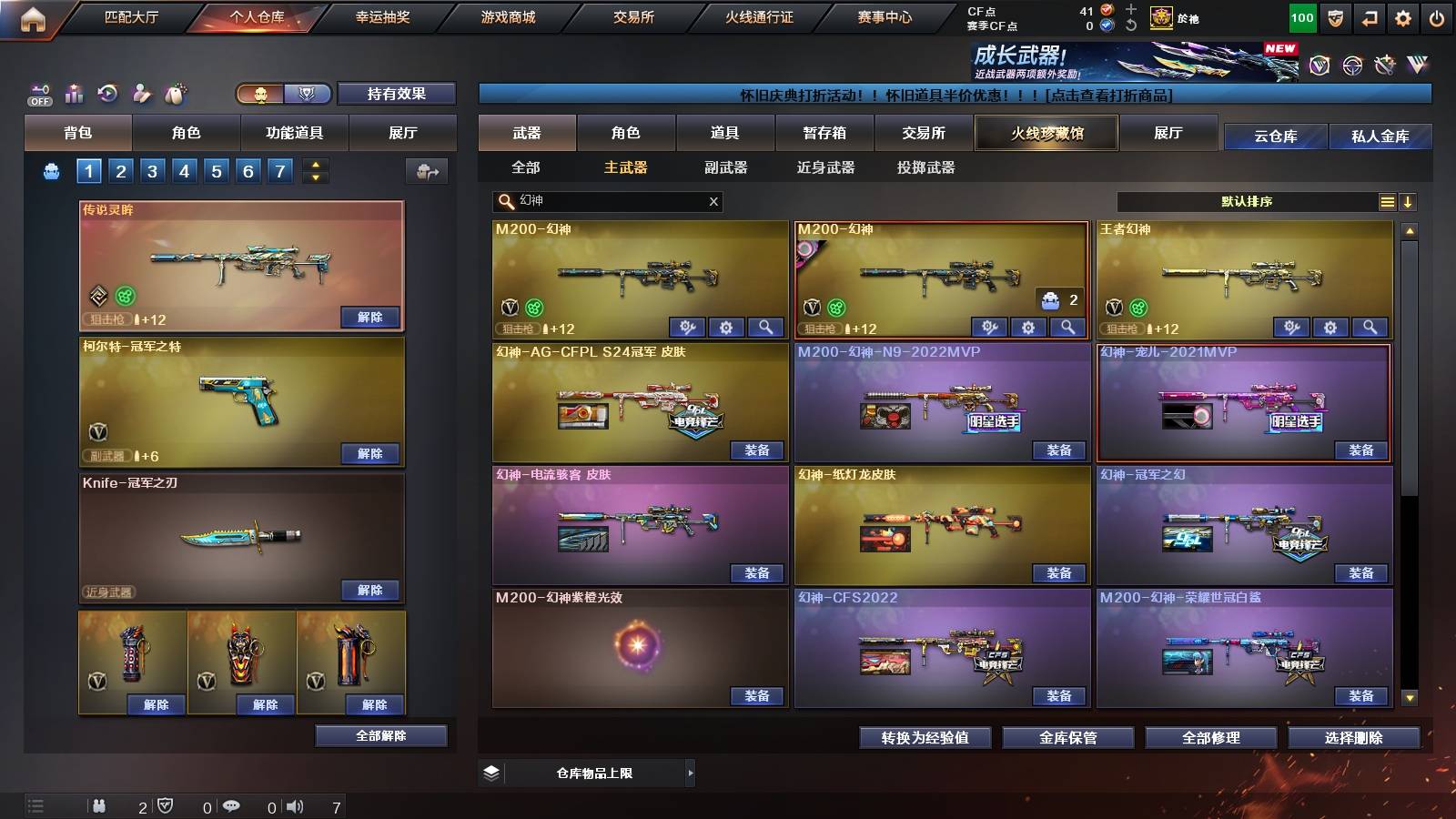This screenshot has height=819, width=1456.
Task: Click the 全部解除 button
Action: 380,736
